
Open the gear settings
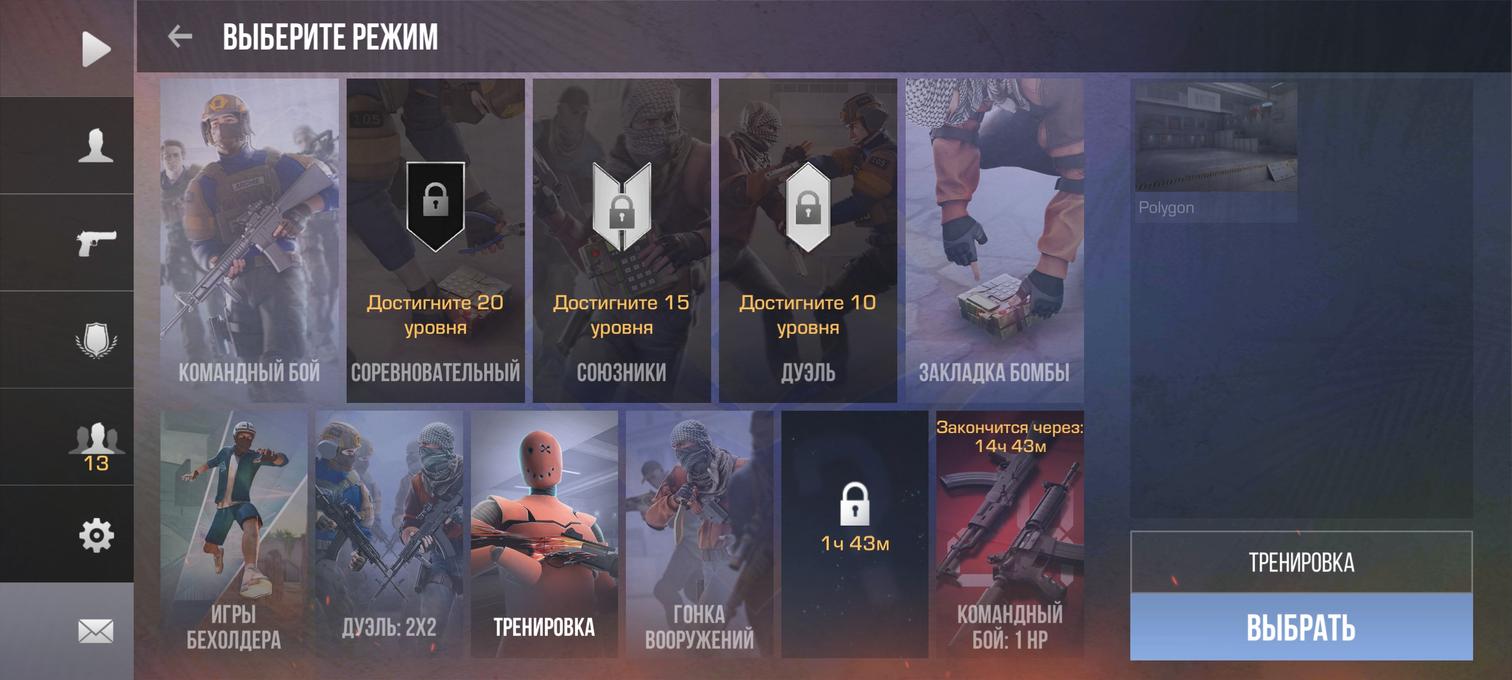96,536
